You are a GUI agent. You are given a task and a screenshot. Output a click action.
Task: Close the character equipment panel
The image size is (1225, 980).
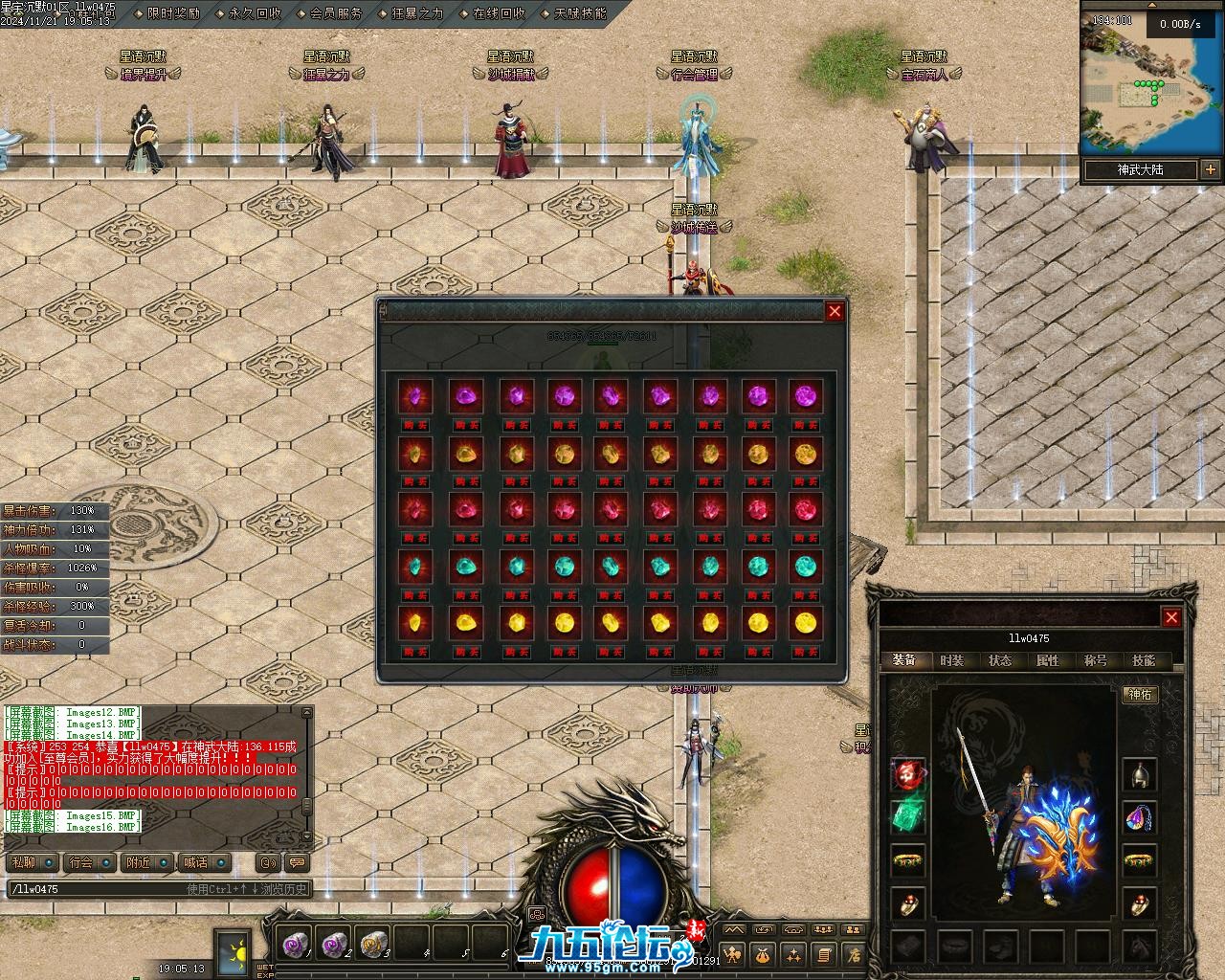(x=1170, y=617)
